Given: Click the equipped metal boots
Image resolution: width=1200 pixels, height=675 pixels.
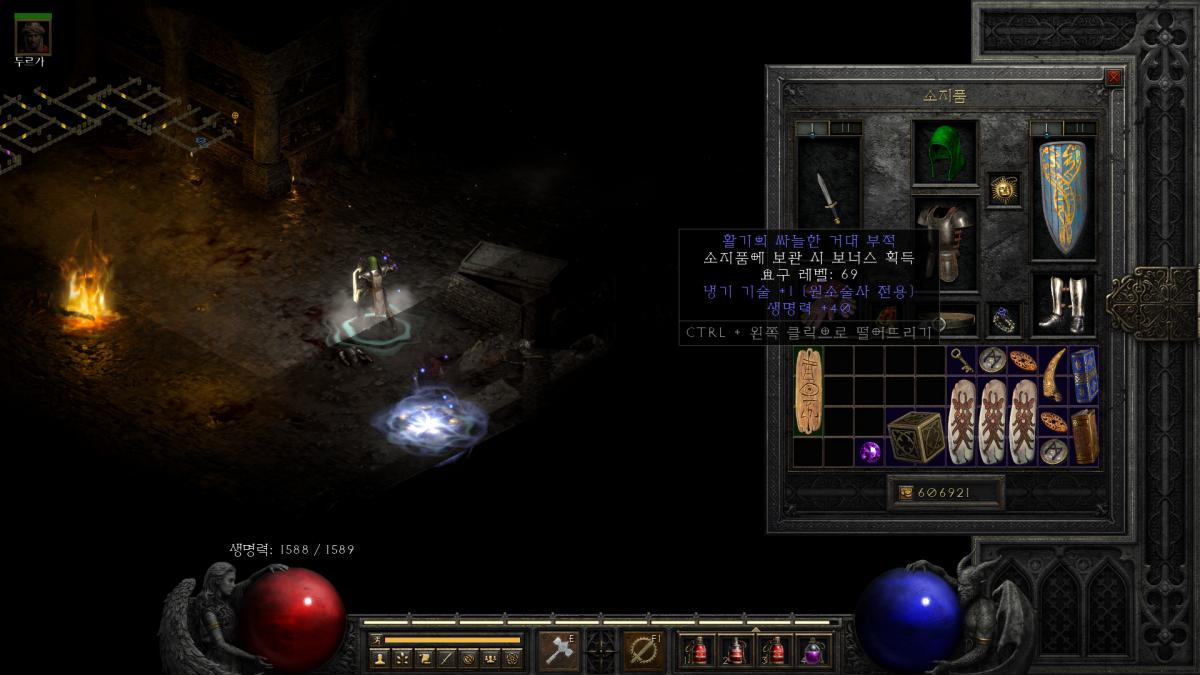Looking at the screenshot, I should 1063,304.
